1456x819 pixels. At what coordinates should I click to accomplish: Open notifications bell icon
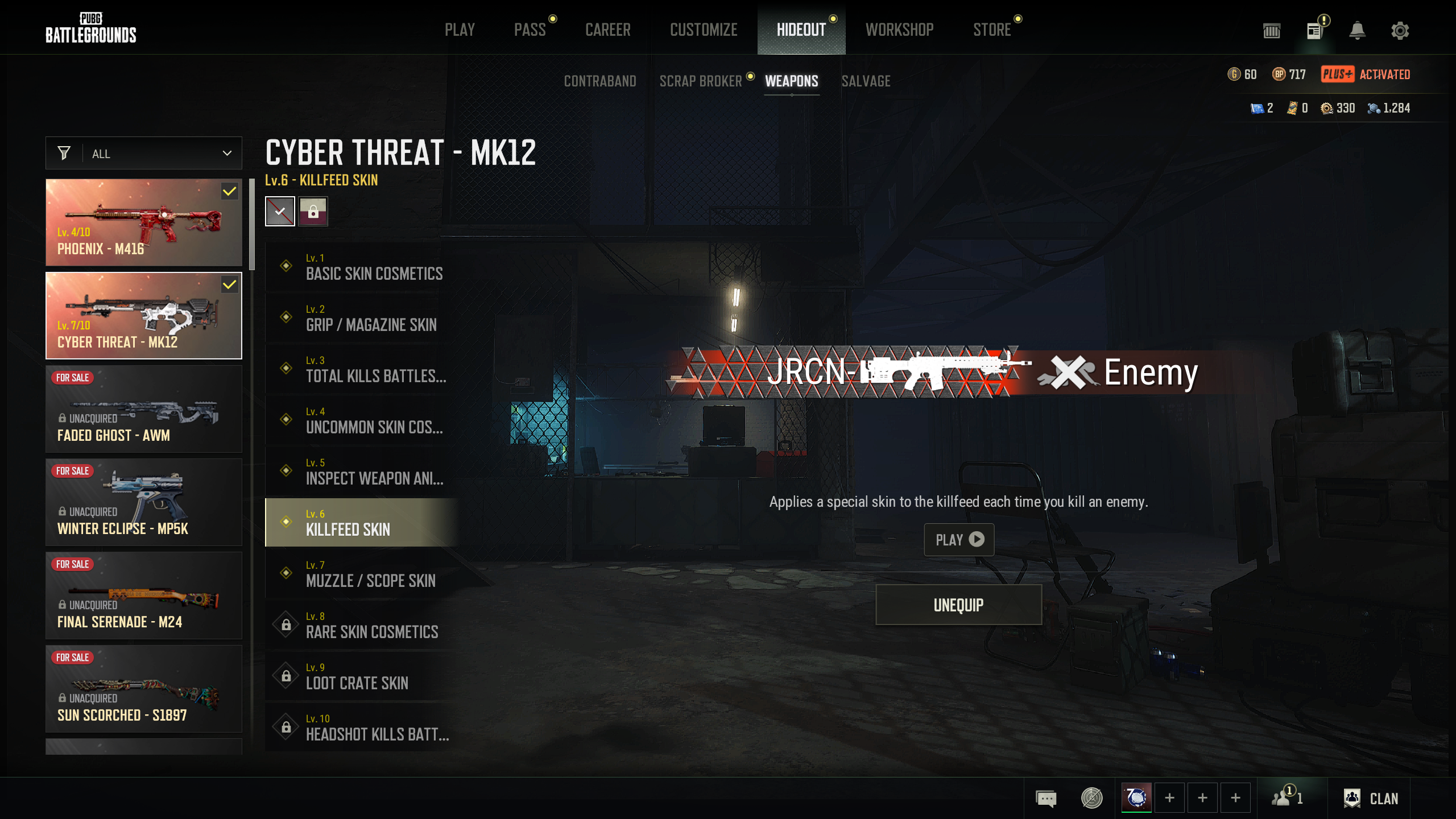point(1357,31)
